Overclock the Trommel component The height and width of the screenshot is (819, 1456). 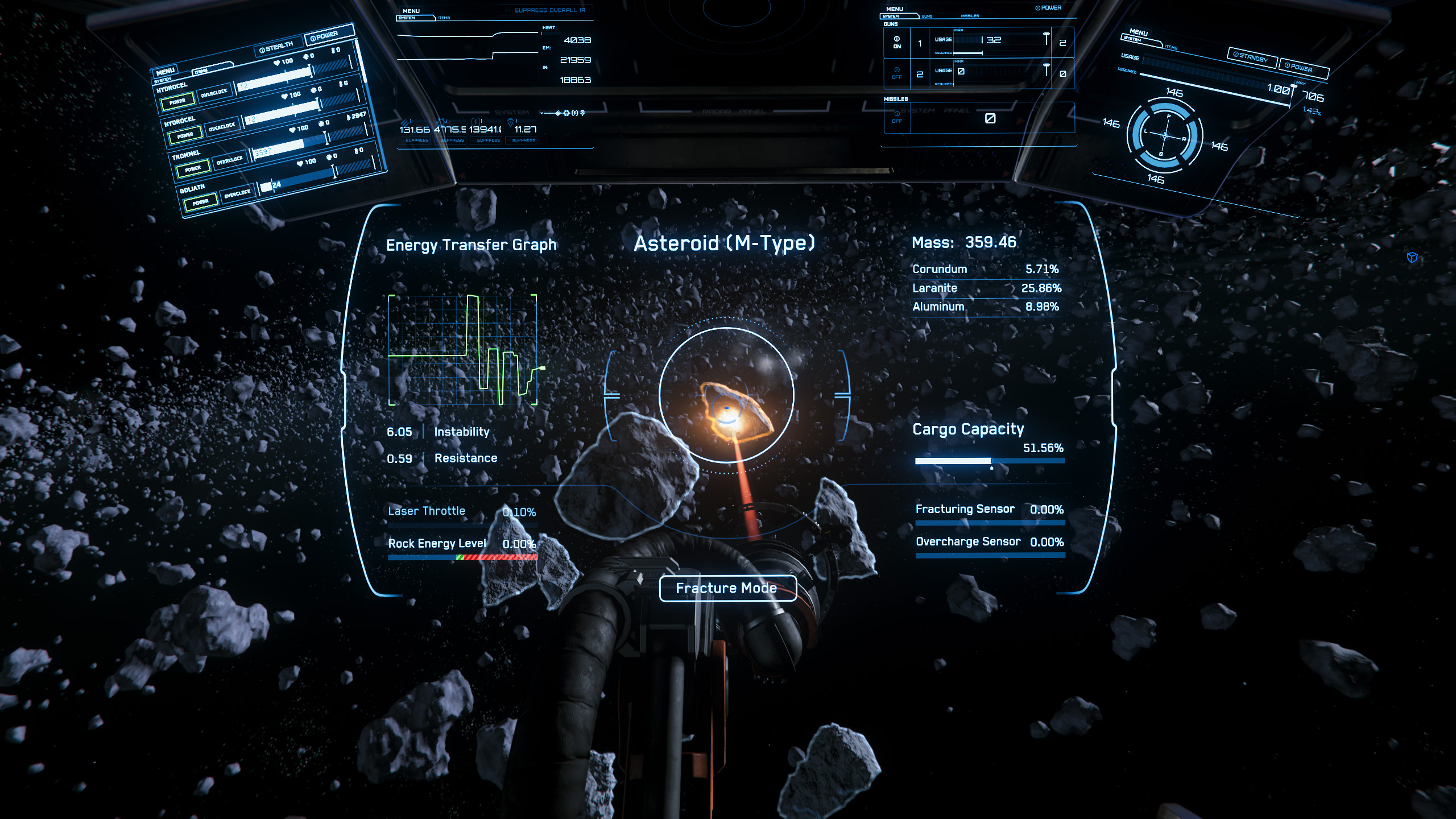(x=229, y=161)
